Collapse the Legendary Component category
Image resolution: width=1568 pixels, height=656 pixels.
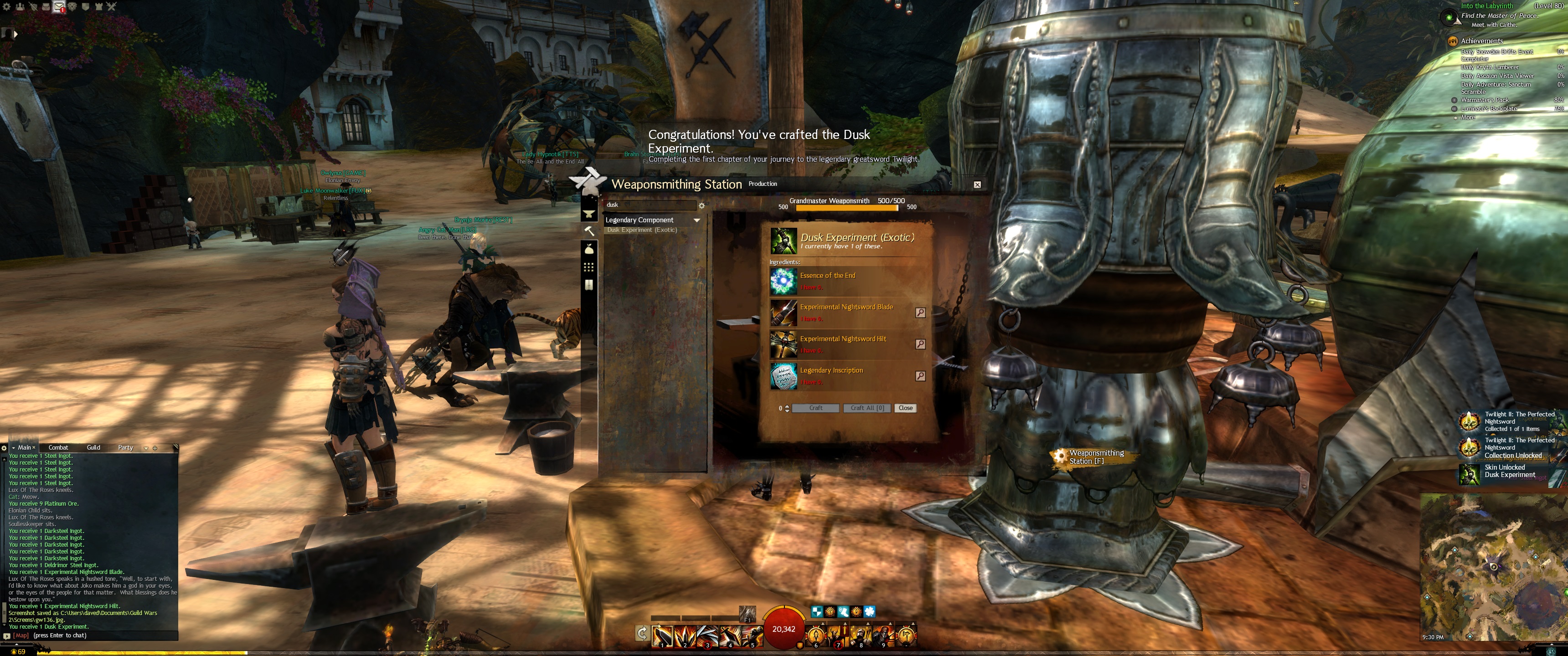click(x=696, y=220)
